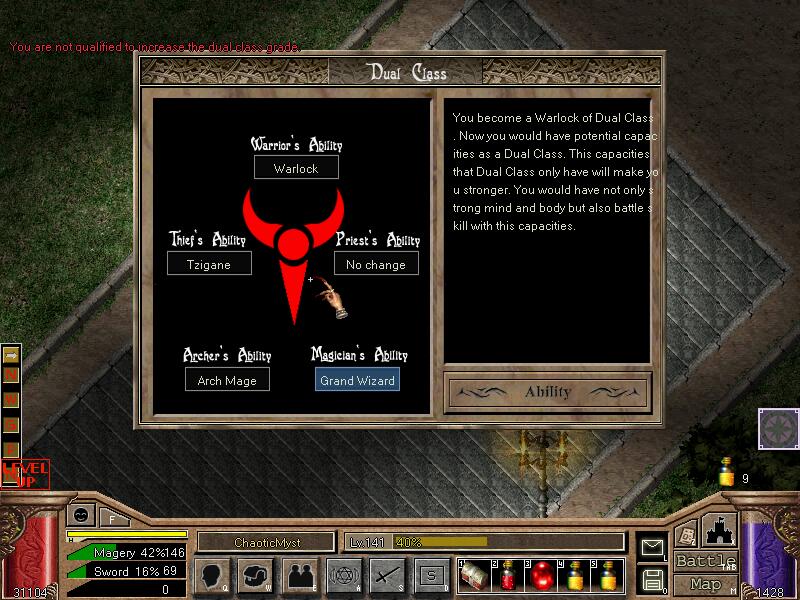Screen dimensions: 800x600
Task: Click the red LEVEL UP indicator
Action: [x=24, y=474]
